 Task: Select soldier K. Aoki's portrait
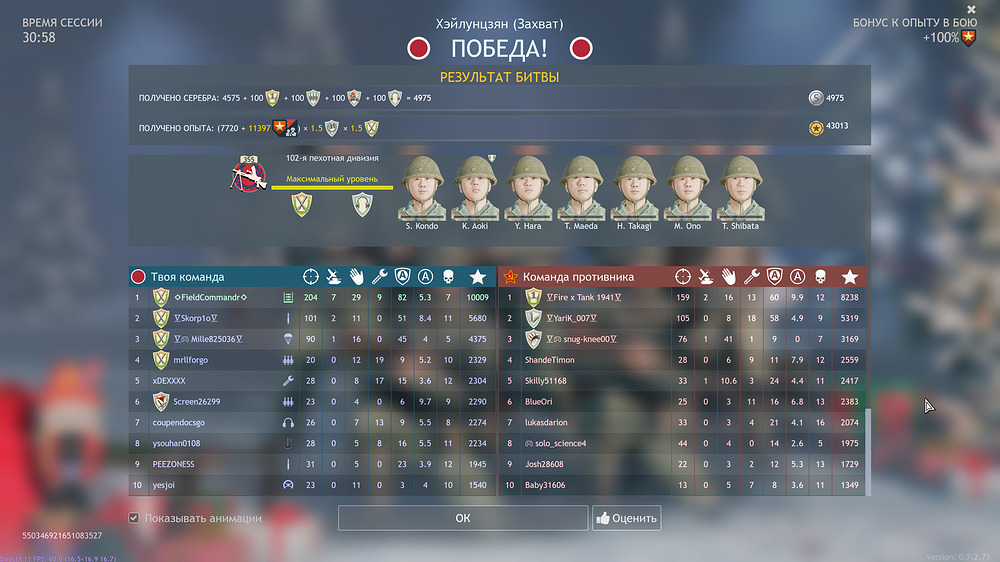click(475, 186)
